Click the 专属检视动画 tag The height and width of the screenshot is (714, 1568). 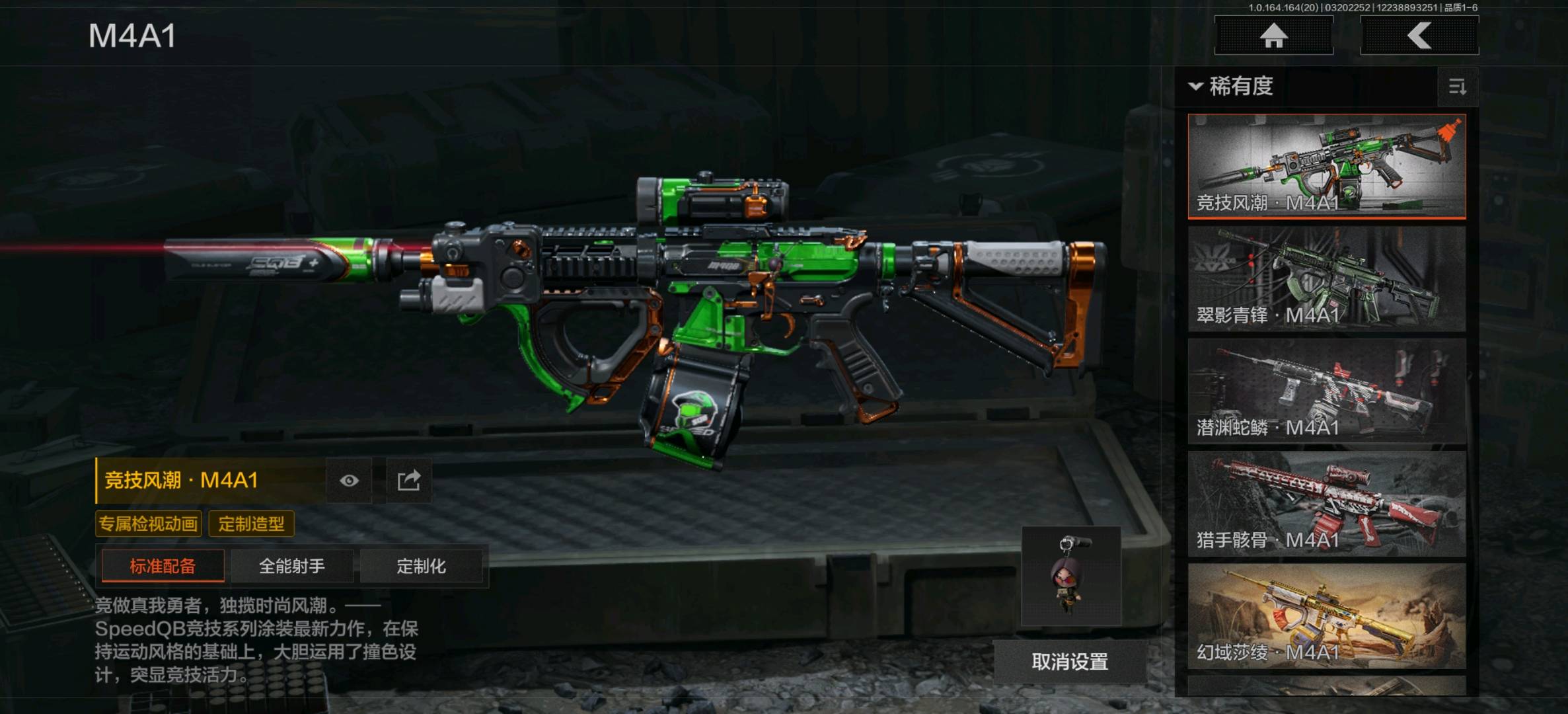(x=149, y=524)
